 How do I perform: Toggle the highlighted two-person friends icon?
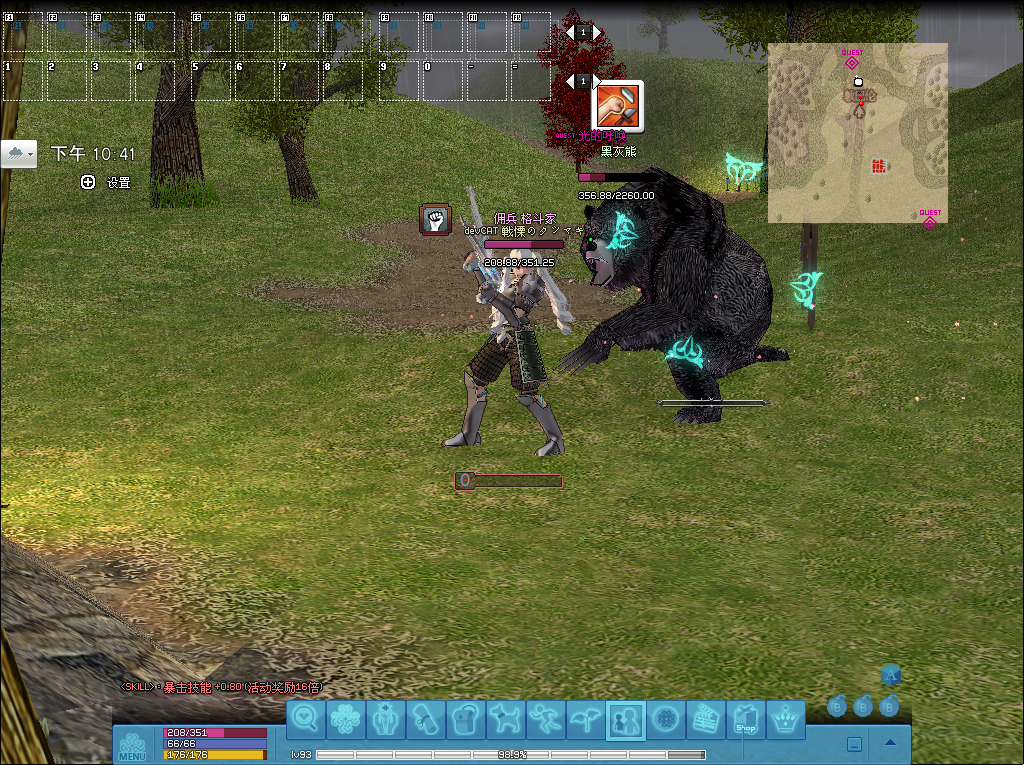tap(626, 718)
